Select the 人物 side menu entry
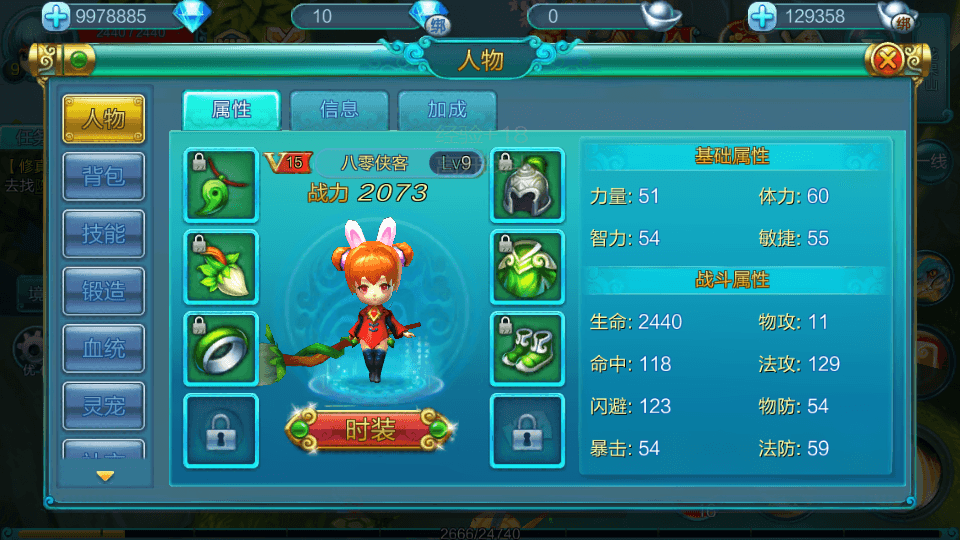960x540 pixels. [x=104, y=119]
